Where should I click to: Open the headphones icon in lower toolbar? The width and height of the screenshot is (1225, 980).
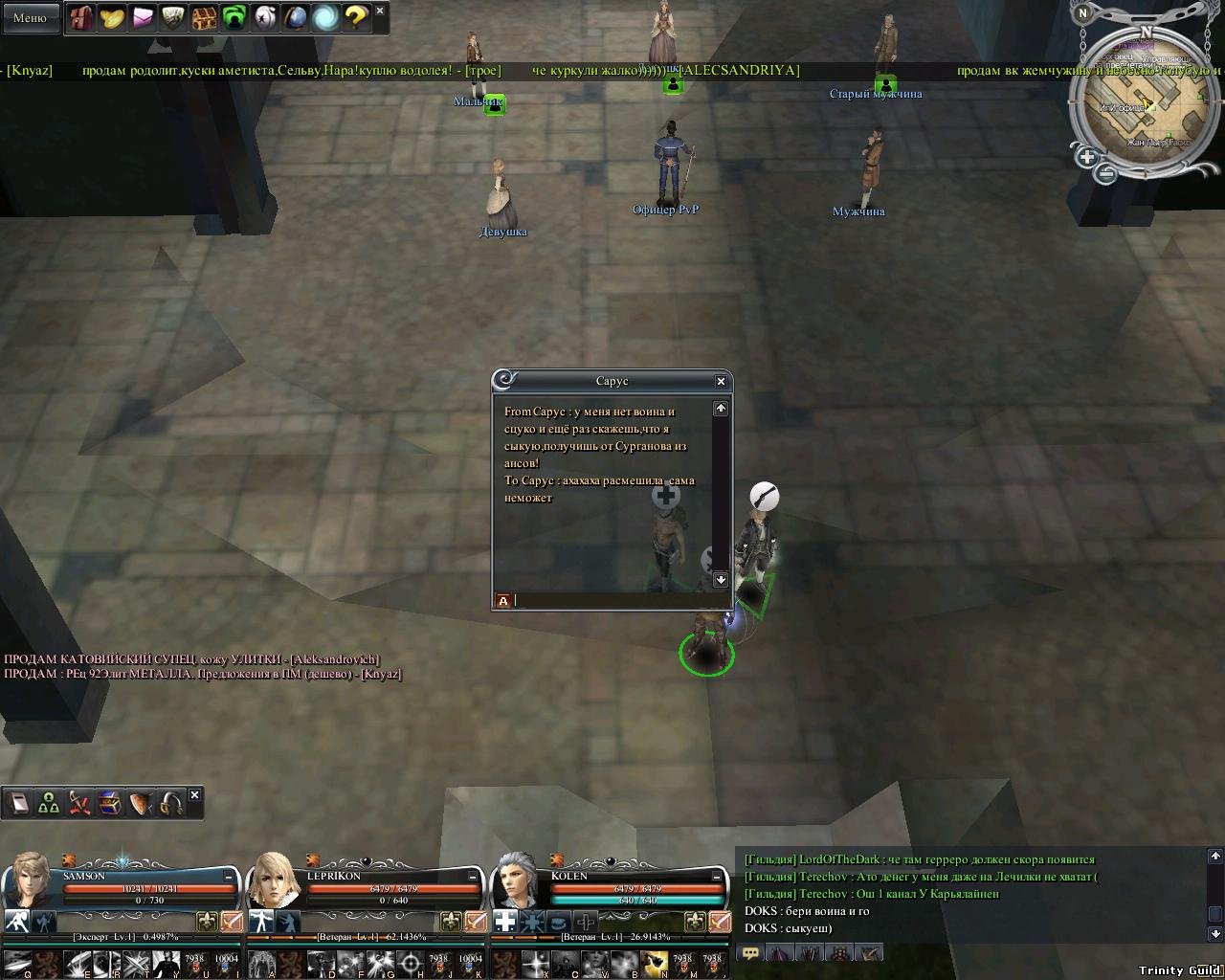pos(171,803)
